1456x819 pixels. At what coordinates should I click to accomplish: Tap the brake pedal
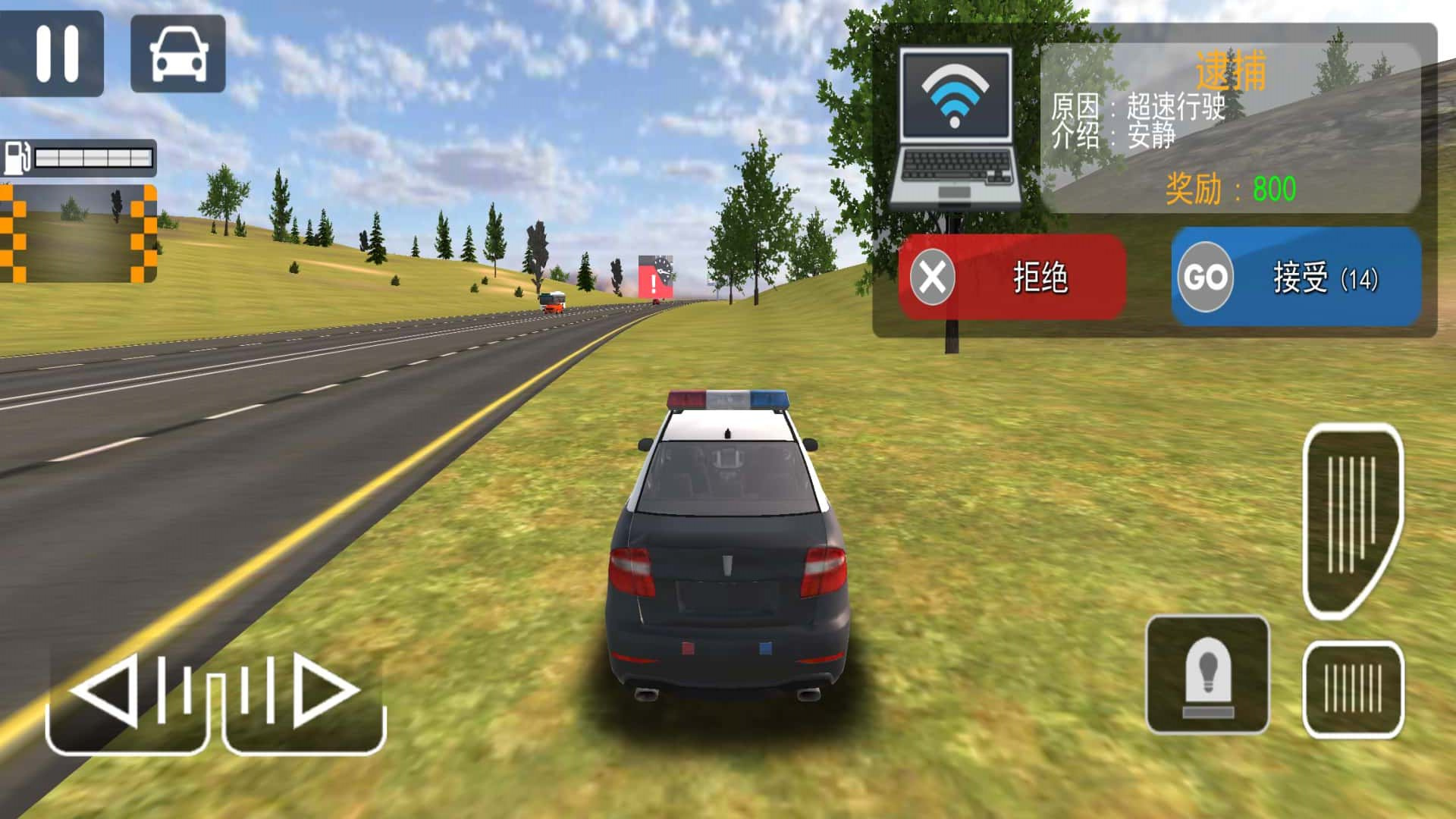pos(1353,689)
